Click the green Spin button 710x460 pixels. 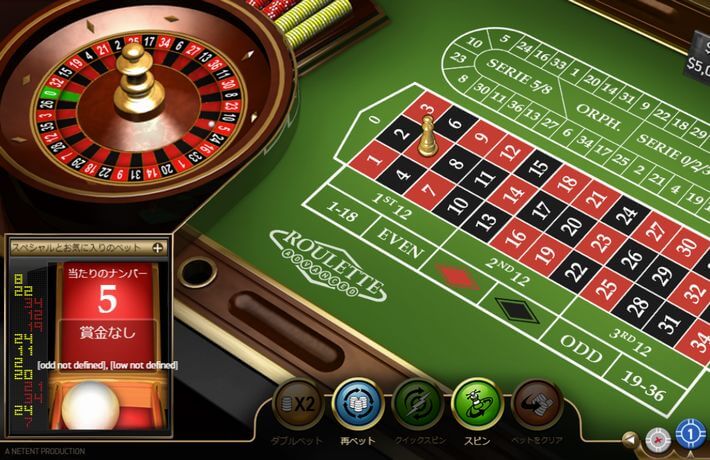(x=478, y=404)
